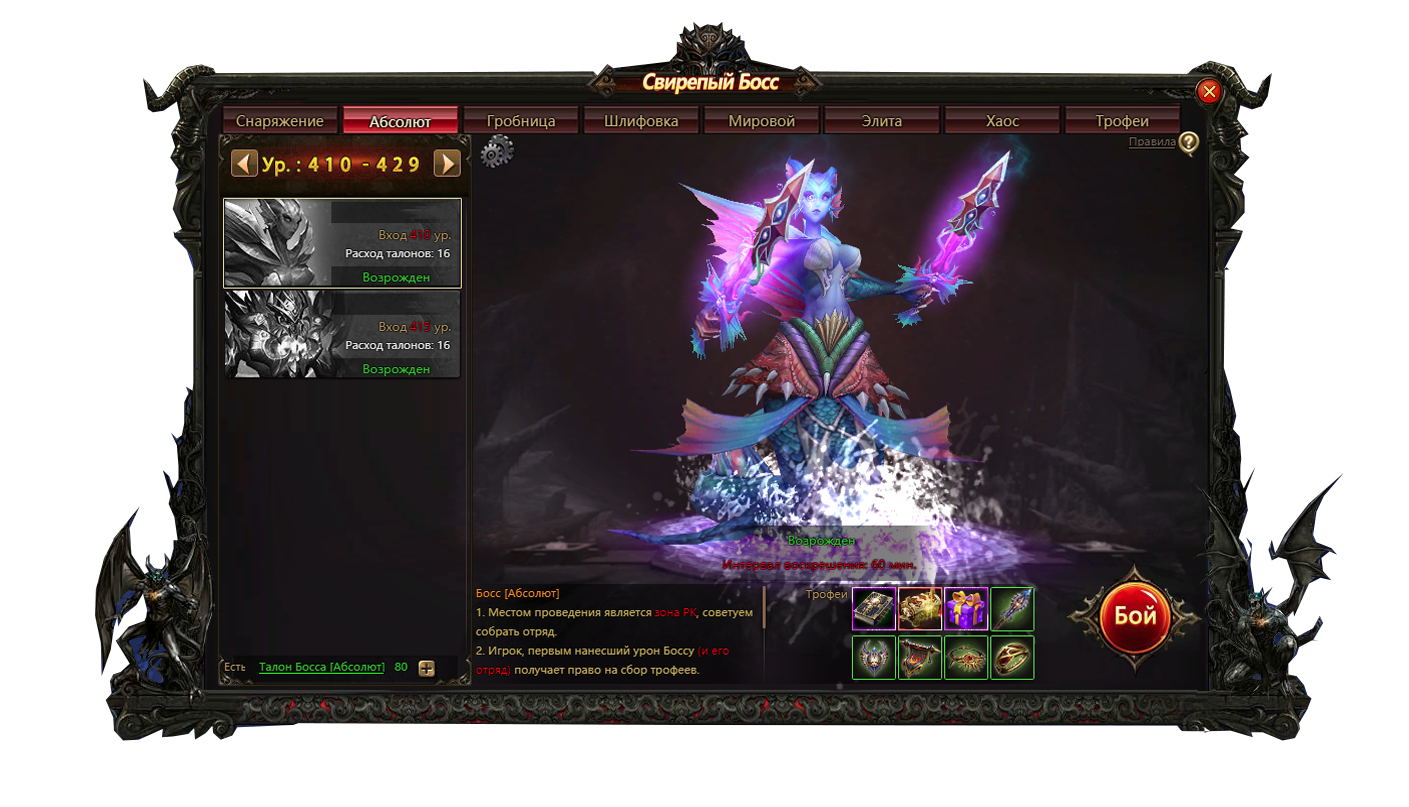Image resolution: width=1409 pixels, height=807 pixels.
Task: Open the Трофеи tab
Action: 1122,121
